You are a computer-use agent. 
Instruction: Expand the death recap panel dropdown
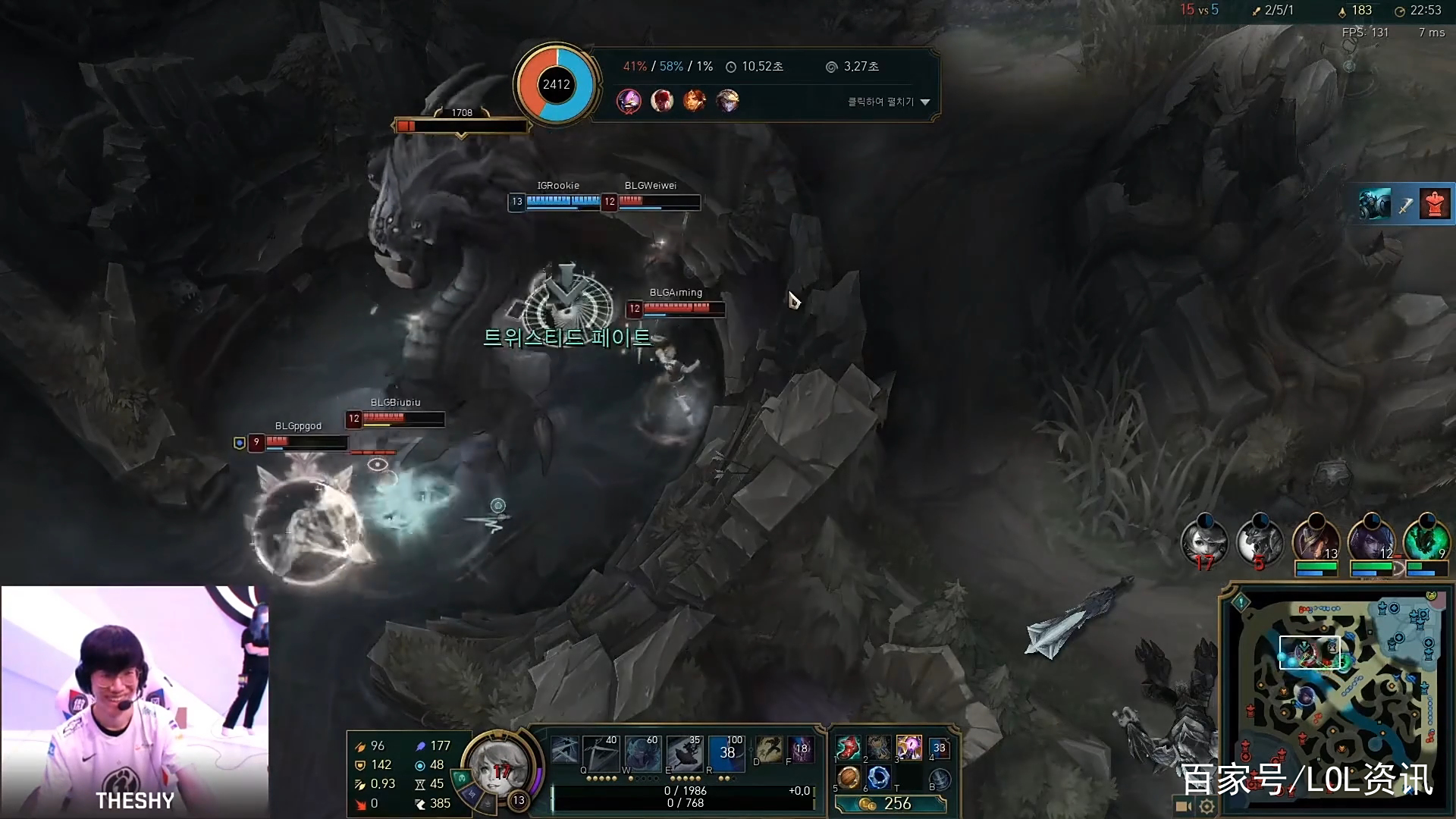coord(924,102)
